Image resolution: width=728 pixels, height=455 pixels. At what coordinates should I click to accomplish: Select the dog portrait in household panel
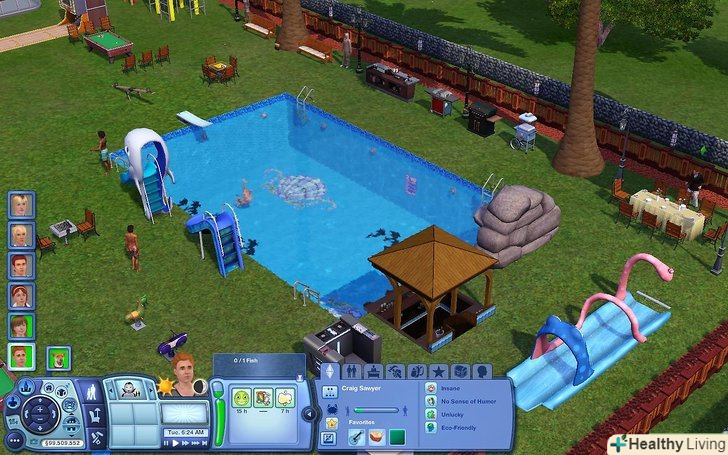point(58,357)
